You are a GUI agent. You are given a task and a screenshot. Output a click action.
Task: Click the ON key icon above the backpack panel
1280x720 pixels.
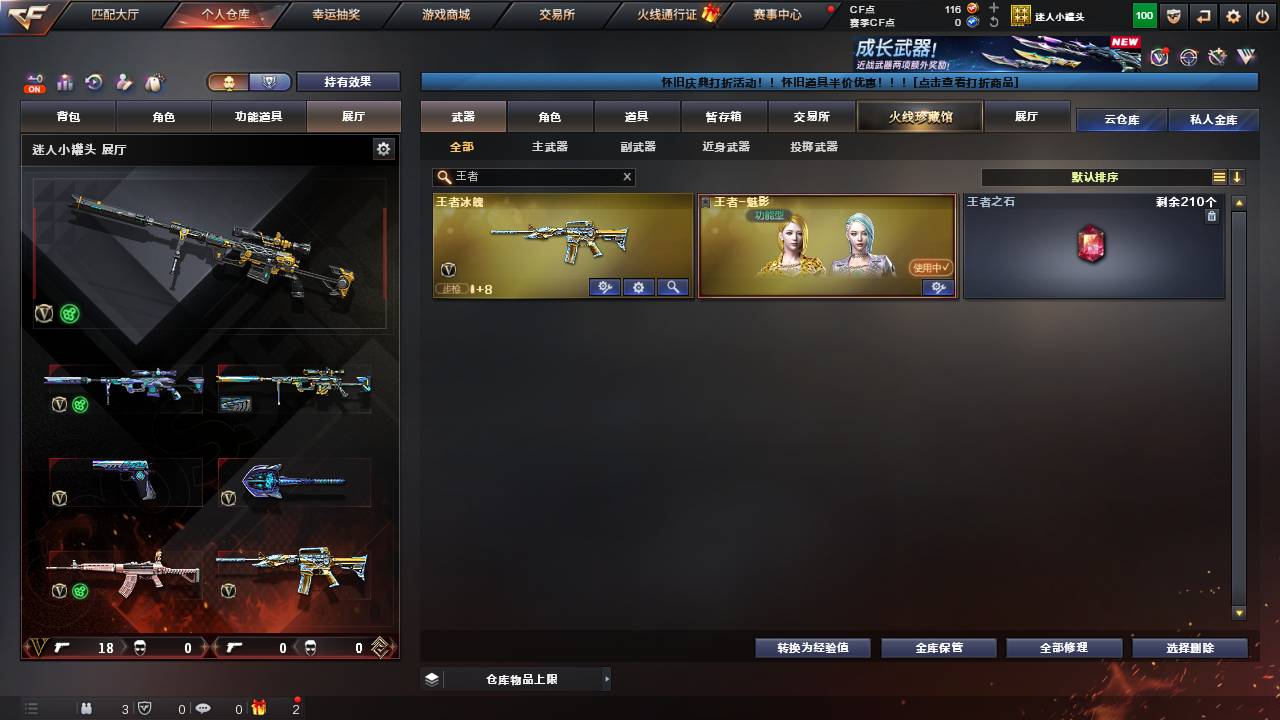click(x=34, y=79)
